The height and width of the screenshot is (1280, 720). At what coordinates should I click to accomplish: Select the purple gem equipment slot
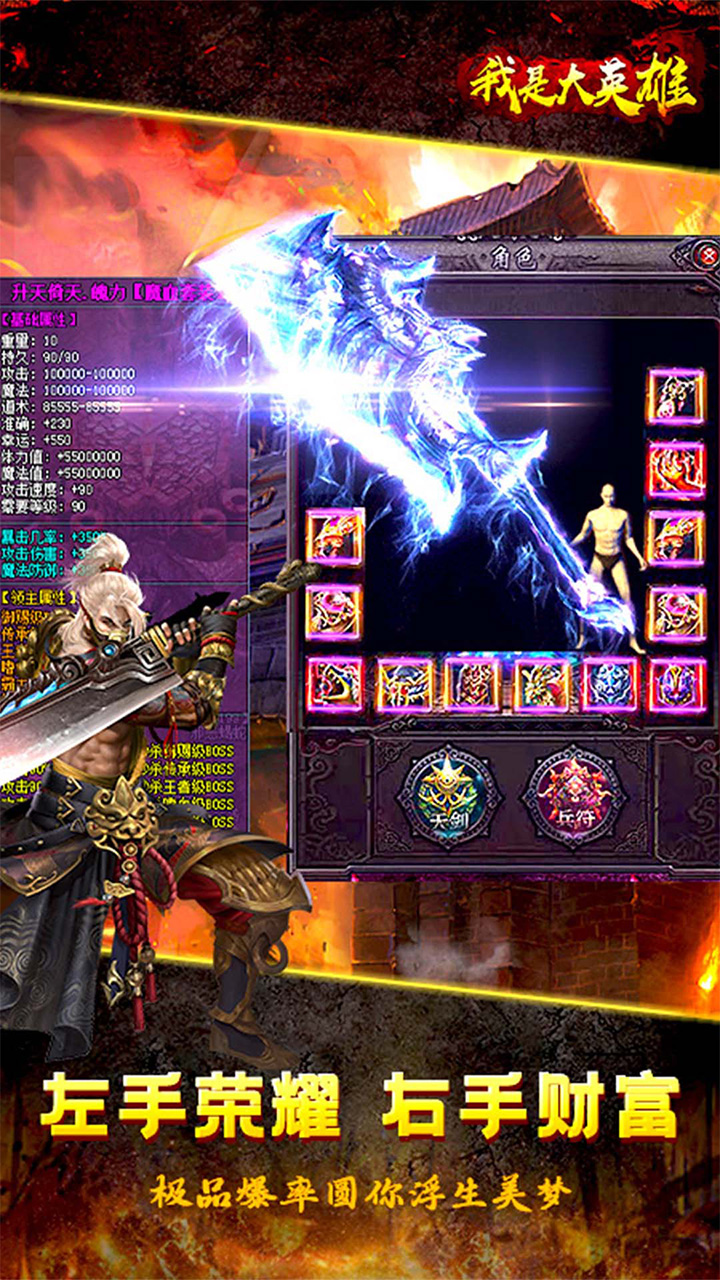677,685
